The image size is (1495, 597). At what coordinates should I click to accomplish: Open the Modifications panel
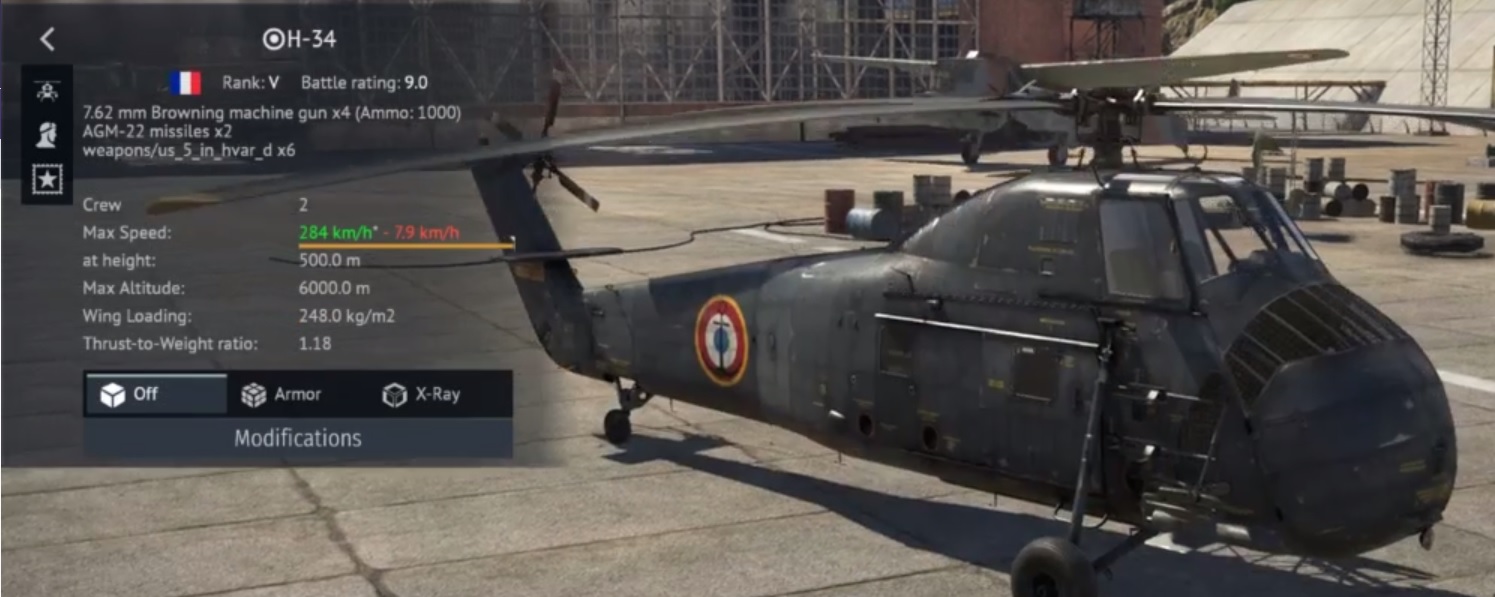click(297, 438)
